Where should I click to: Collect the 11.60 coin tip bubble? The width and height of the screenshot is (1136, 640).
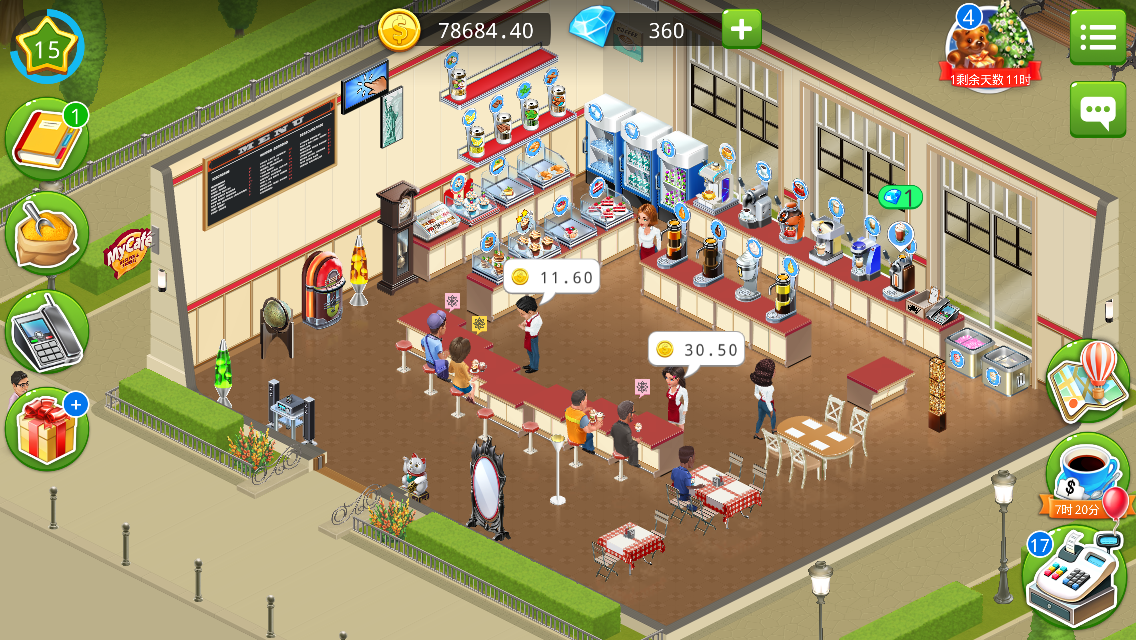click(551, 277)
